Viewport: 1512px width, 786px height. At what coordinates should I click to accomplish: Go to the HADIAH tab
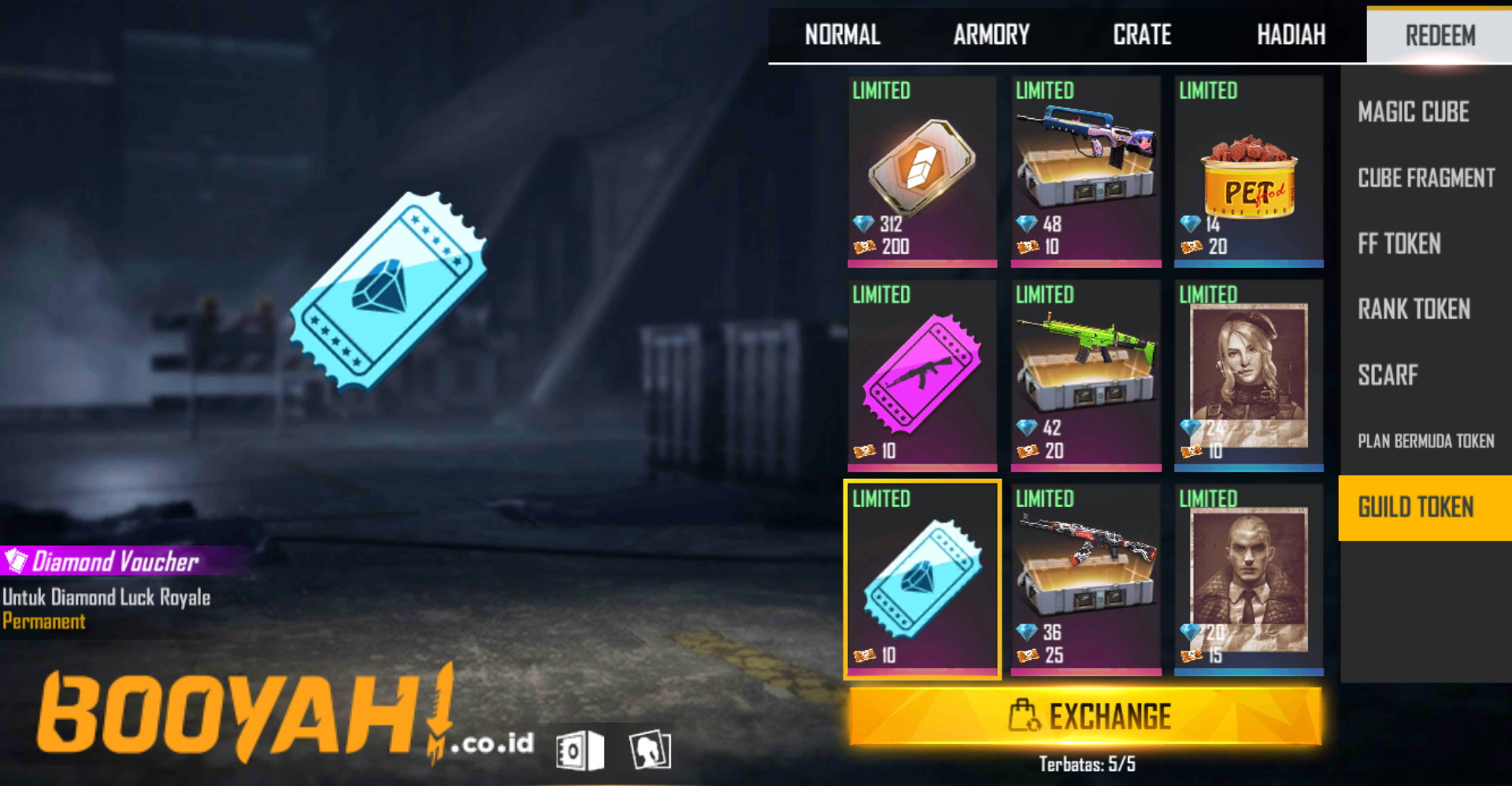coord(1291,35)
